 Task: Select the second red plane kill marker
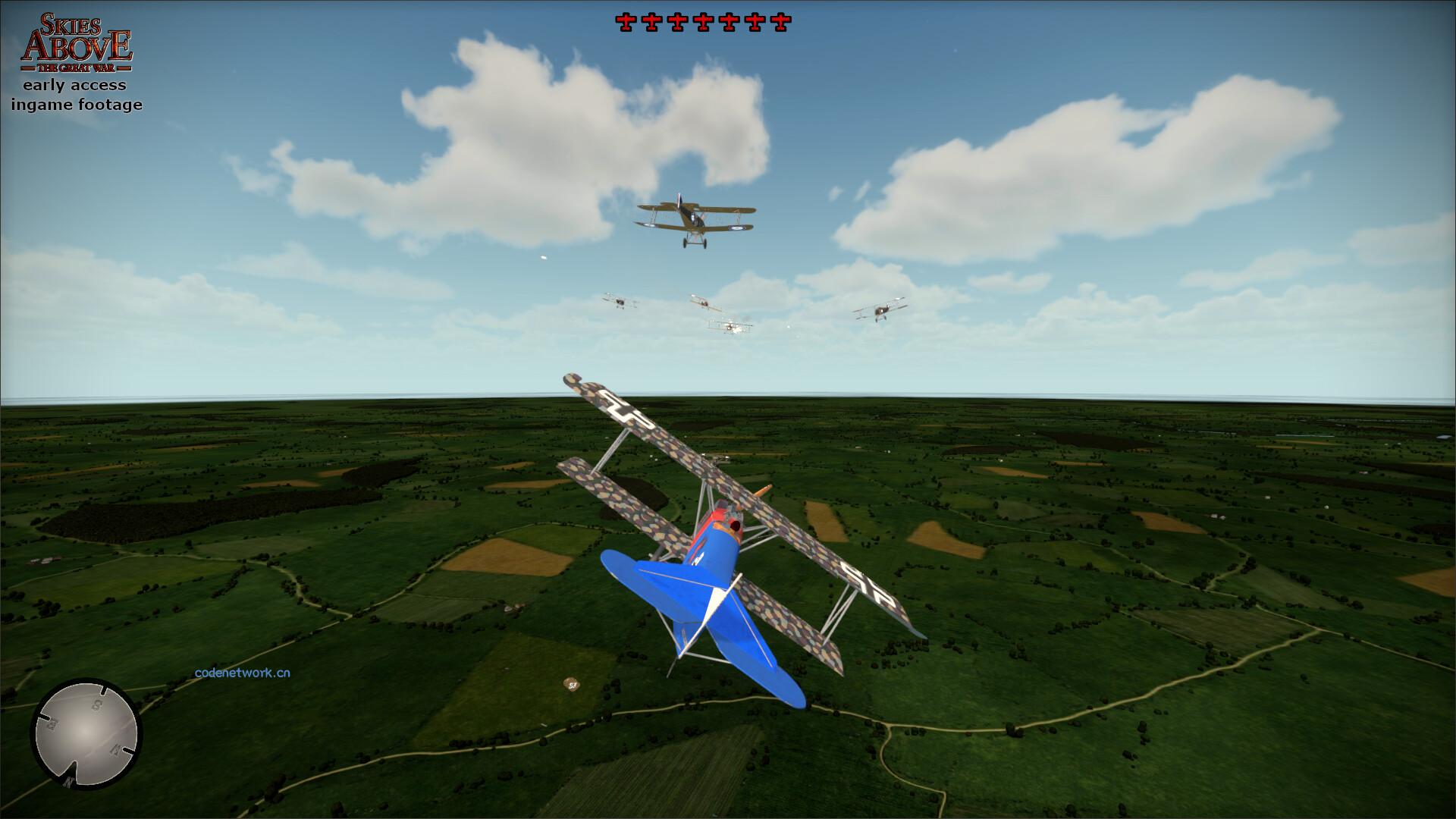[651, 22]
